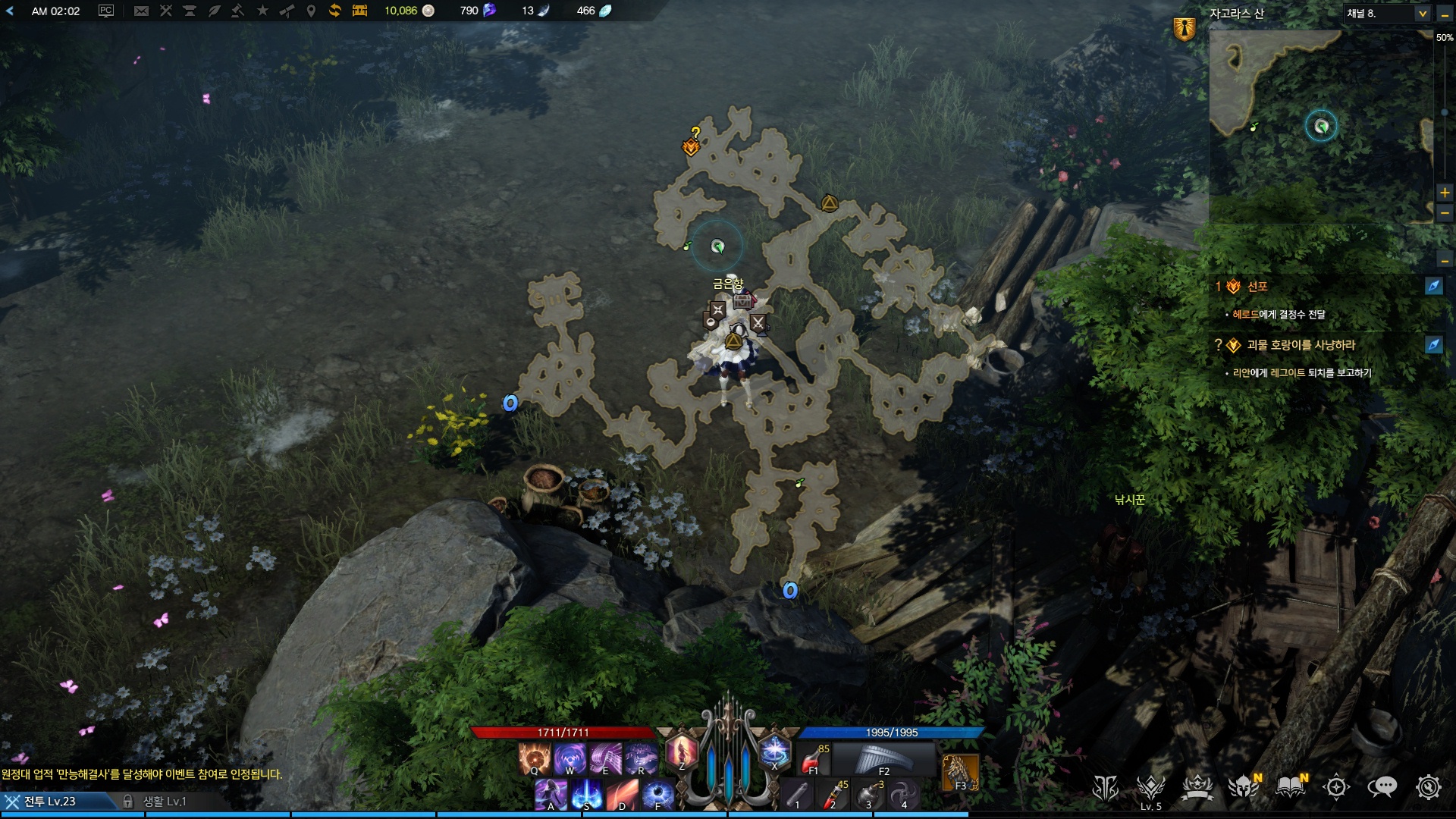Open the settings gear wrench menu
Viewport: 1456px width, 819px height.
click(1428, 787)
